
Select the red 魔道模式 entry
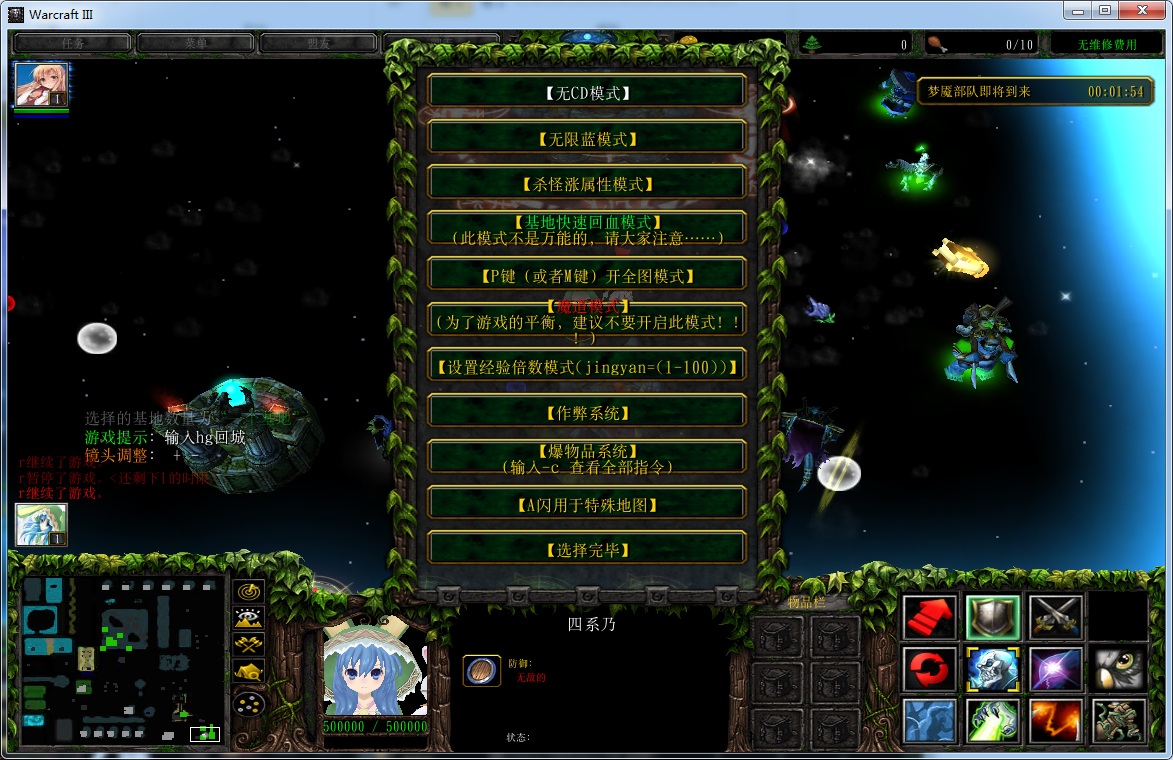tap(587, 320)
